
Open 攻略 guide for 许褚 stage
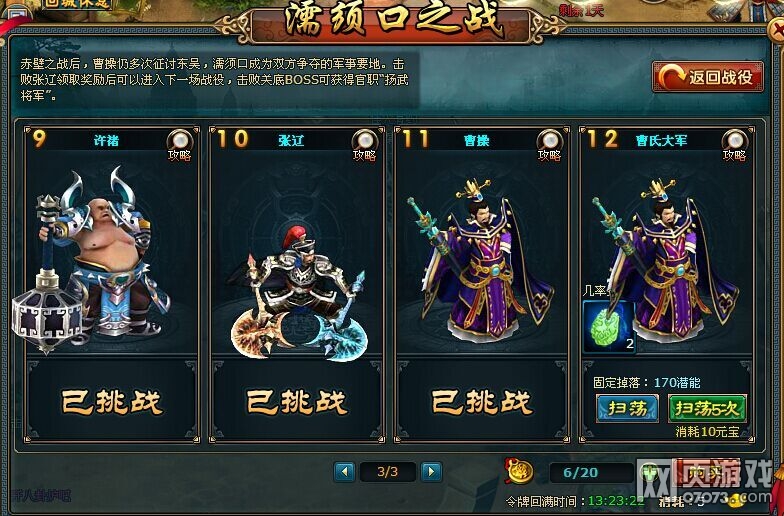180,142
